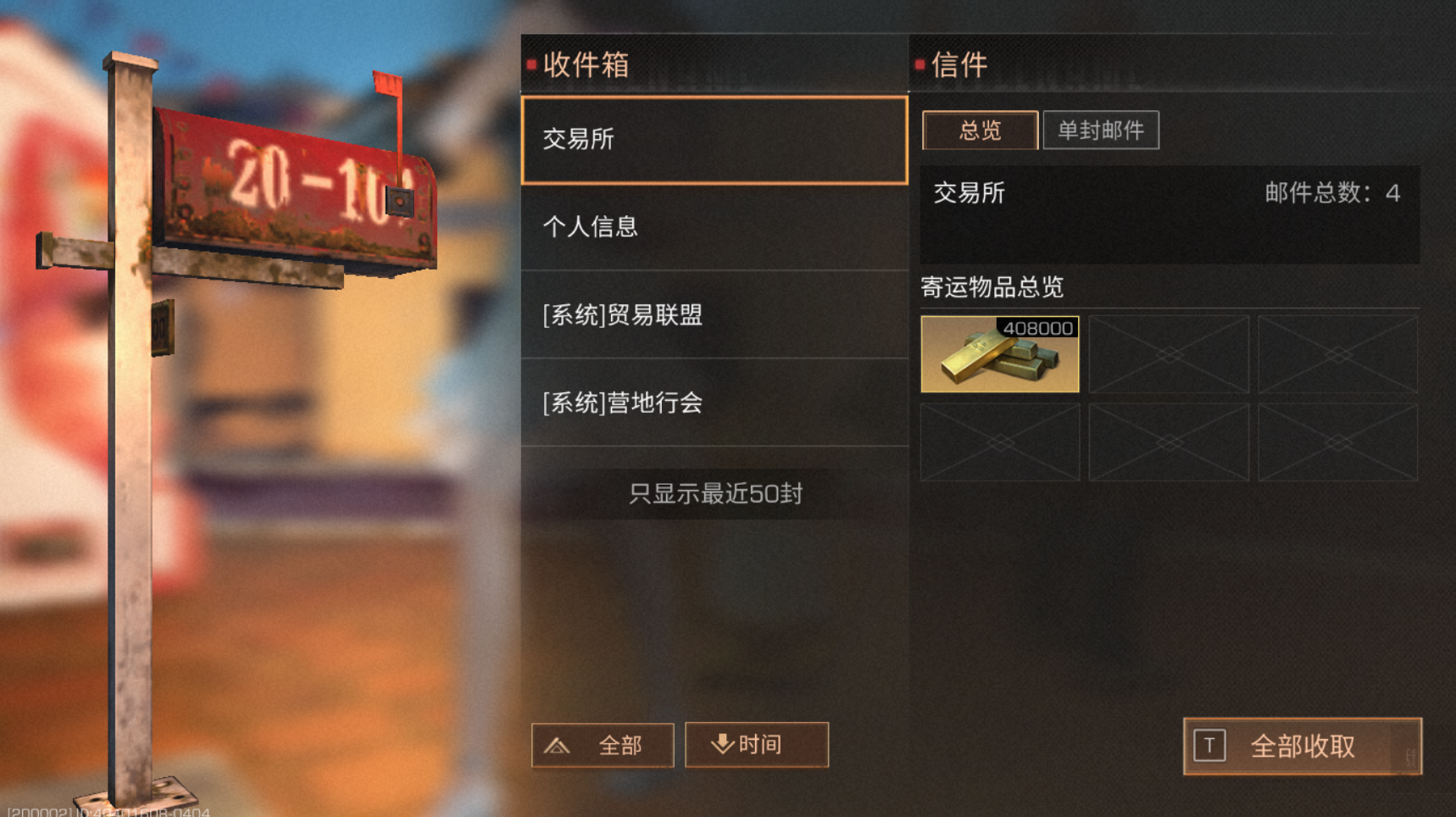
Task: Click the red square marker beside 信件 header
Action: tap(920, 65)
